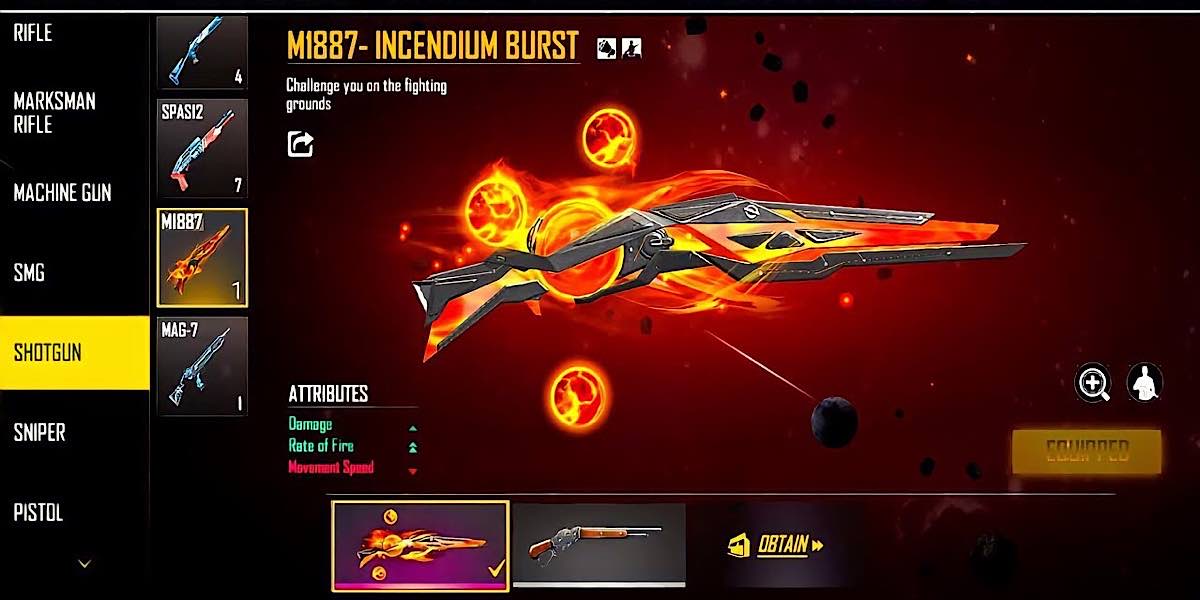Select the Machine Gun category
Screen dimensions: 1200x600
point(62,193)
